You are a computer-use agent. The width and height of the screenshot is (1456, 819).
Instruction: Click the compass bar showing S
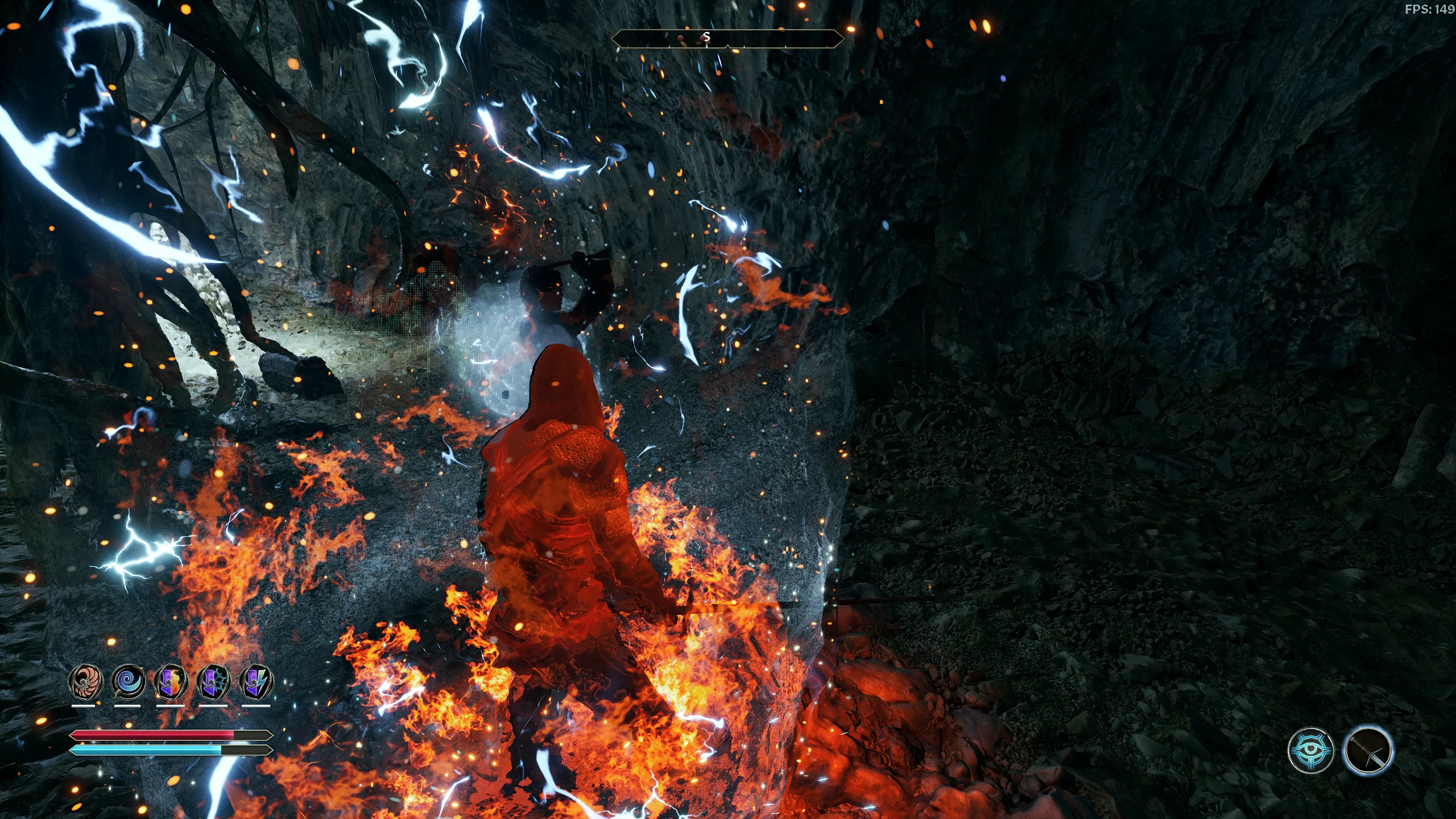point(727,38)
